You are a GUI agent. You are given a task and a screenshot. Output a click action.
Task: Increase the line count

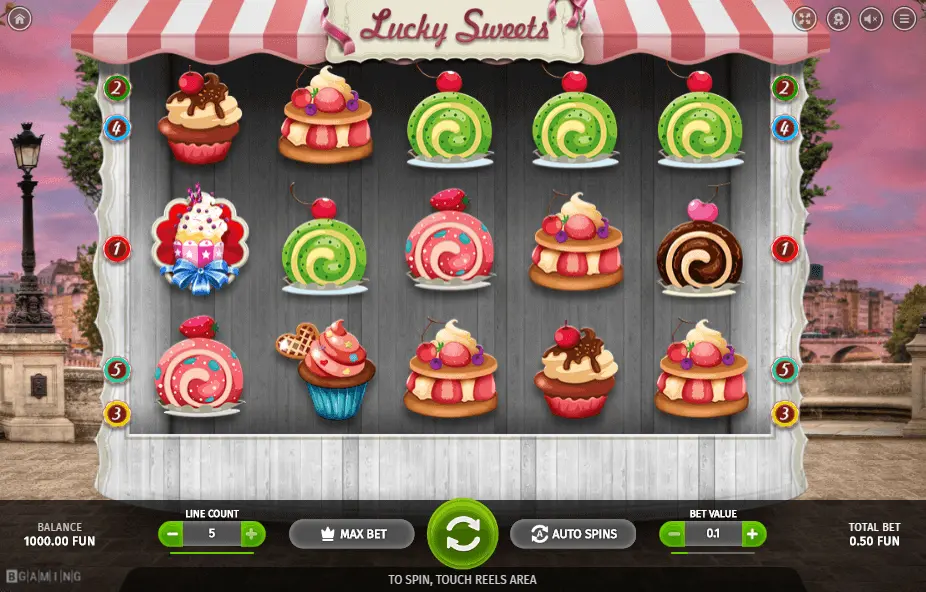tap(251, 534)
